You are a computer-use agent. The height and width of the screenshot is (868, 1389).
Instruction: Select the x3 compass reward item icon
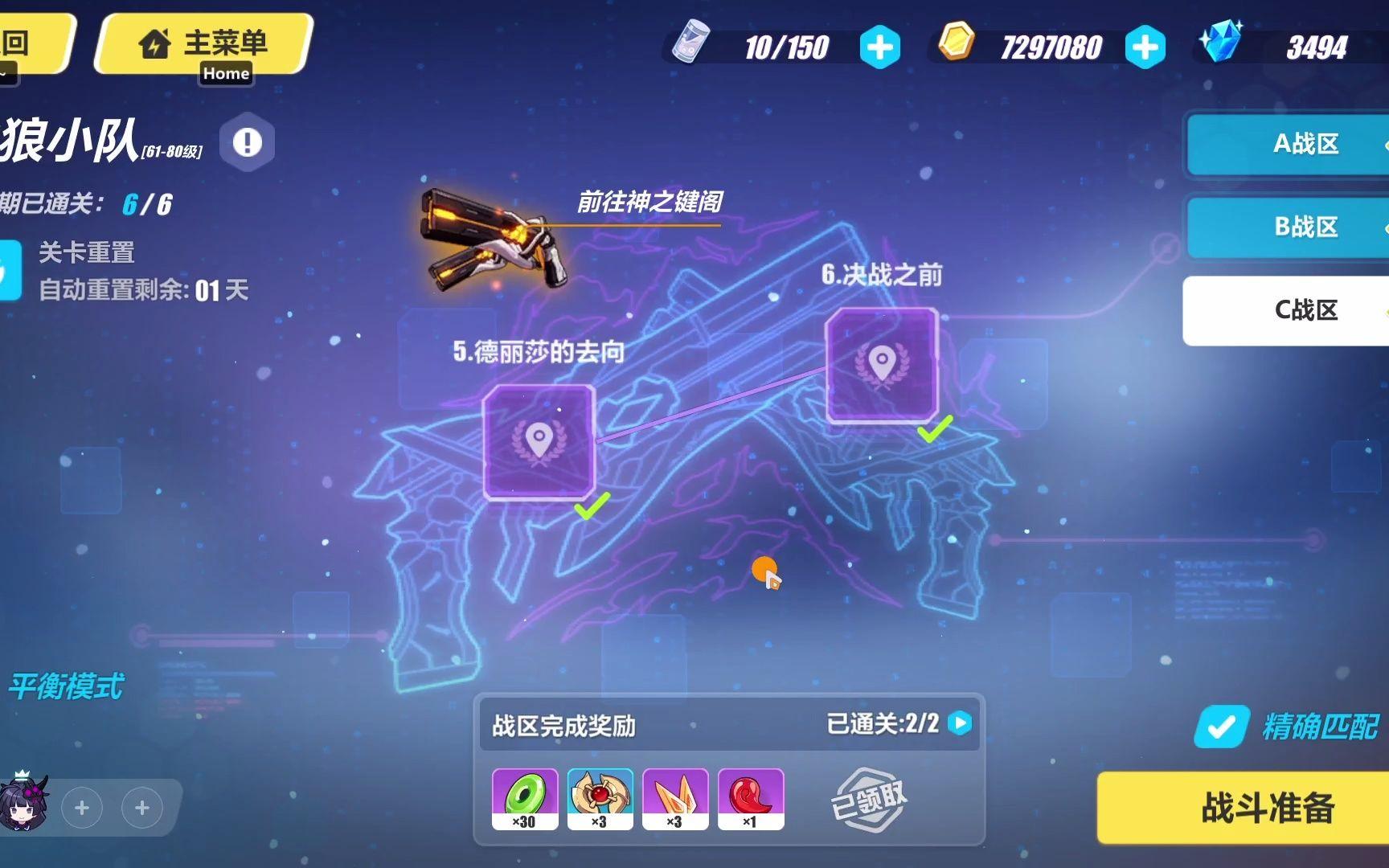[600, 796]
